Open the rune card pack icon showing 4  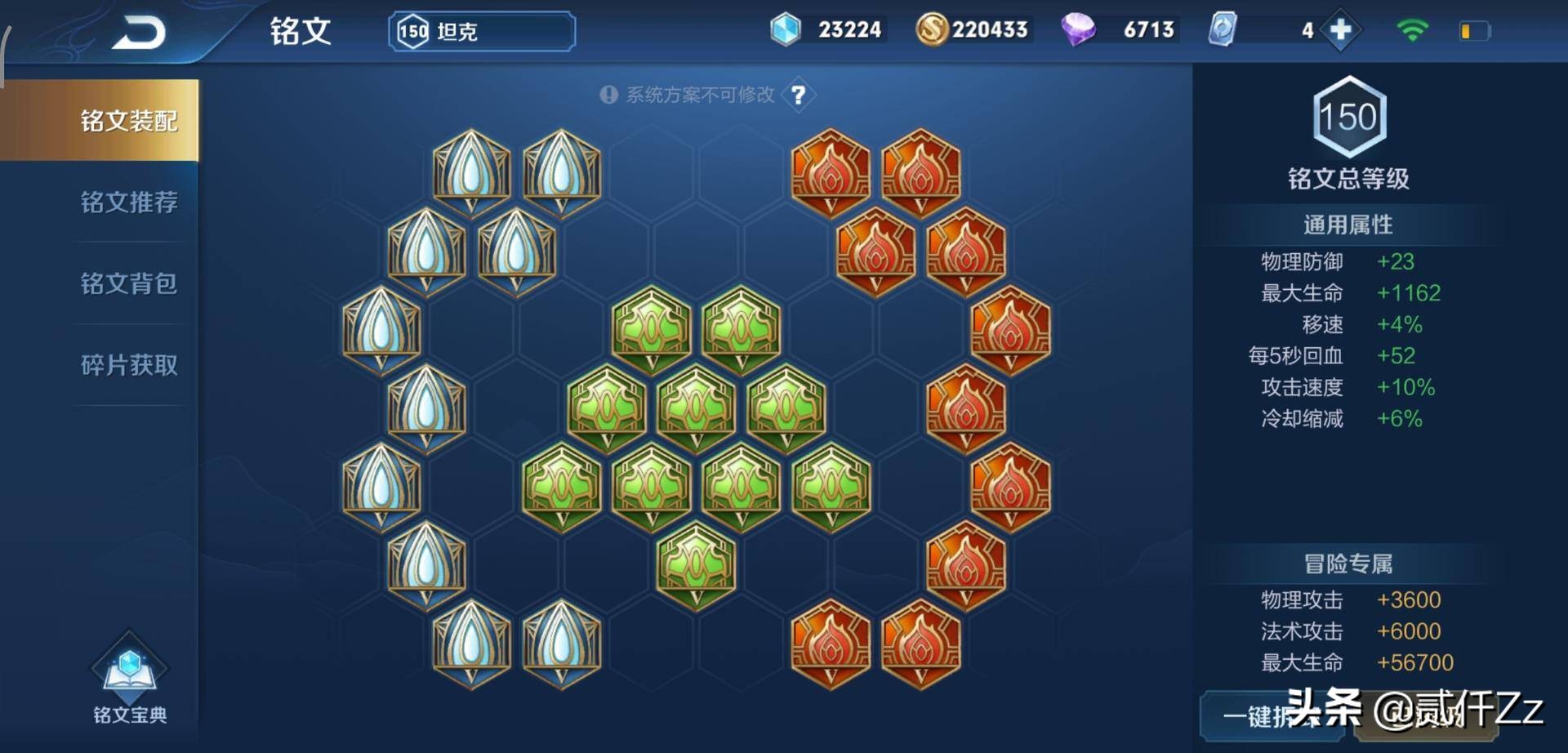(x=1223, y=29)
